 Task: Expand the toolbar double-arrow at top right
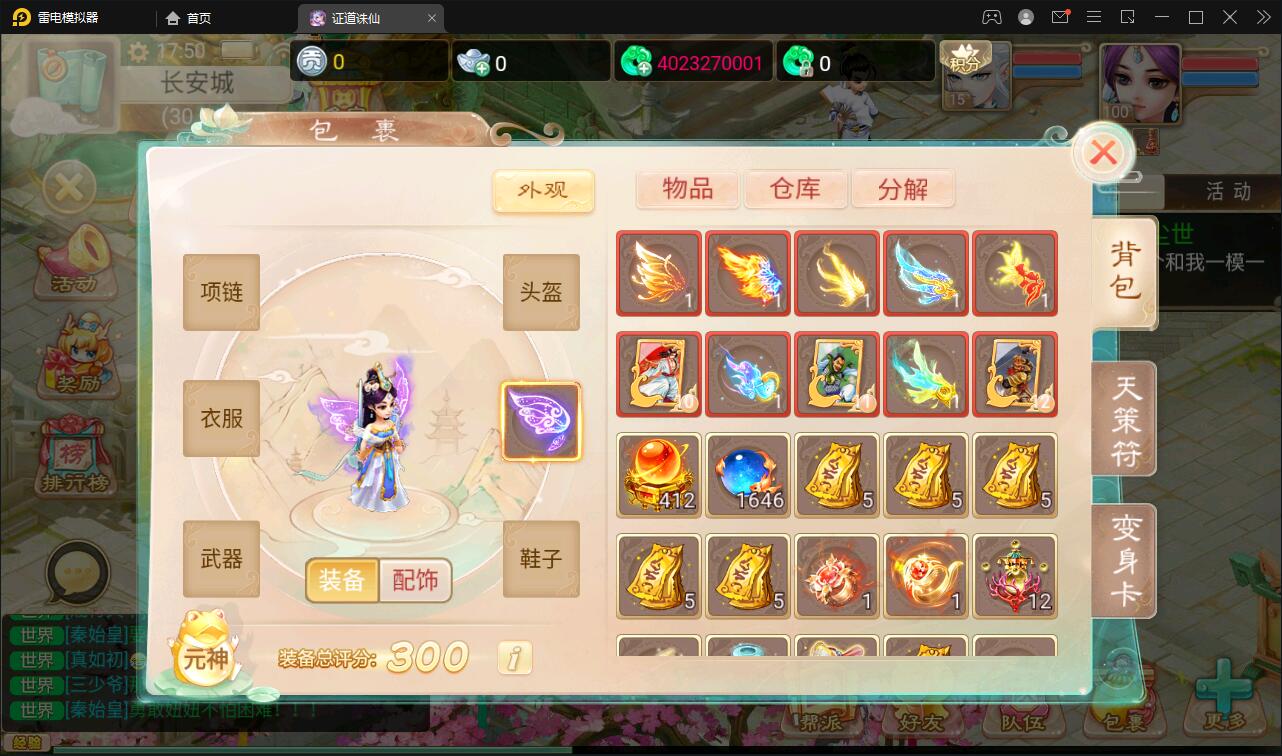1263,17
